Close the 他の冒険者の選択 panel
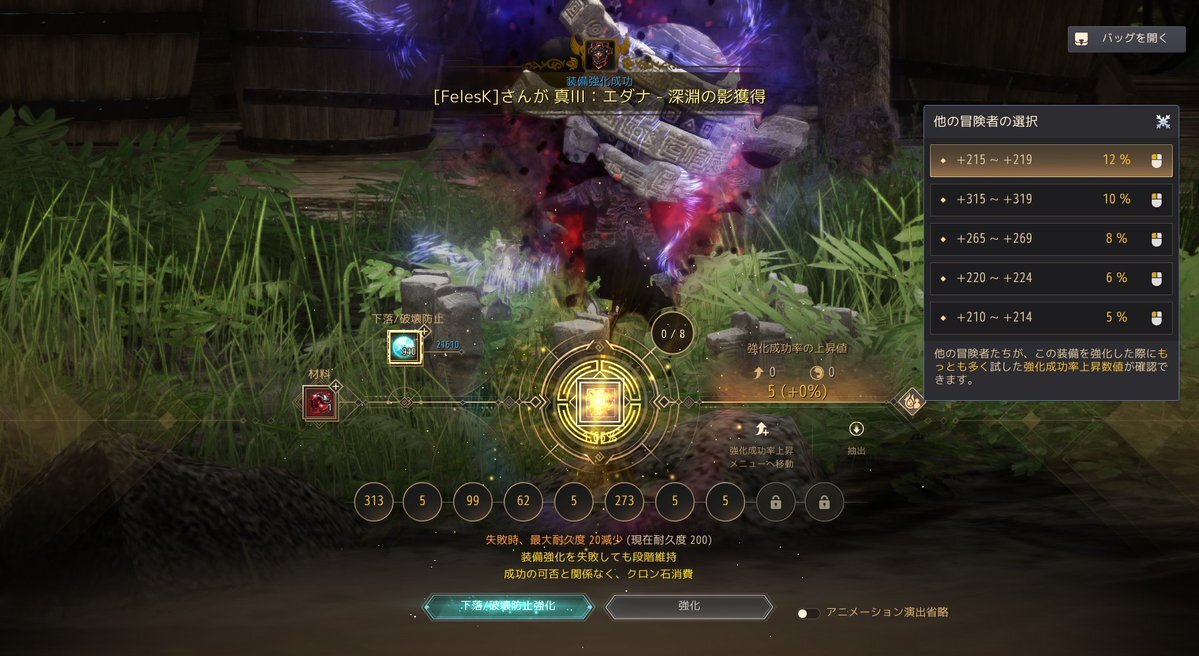This screenshot has height=656, width=1199. tap(1163, 121)
